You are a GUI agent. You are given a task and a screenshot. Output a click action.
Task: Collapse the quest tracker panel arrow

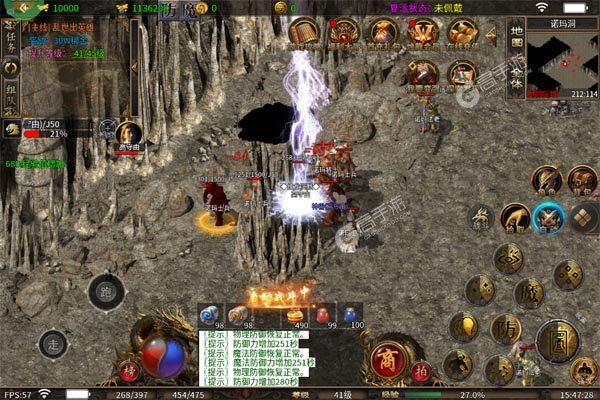[135, 66]
